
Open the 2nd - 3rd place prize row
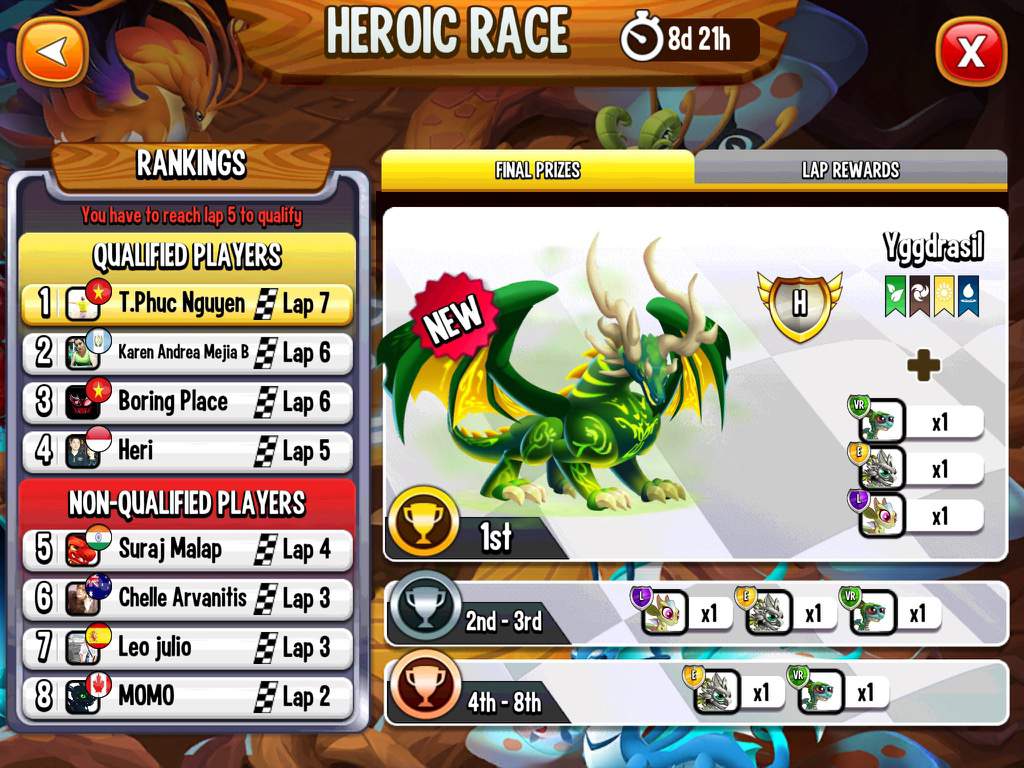coord(696,613)
